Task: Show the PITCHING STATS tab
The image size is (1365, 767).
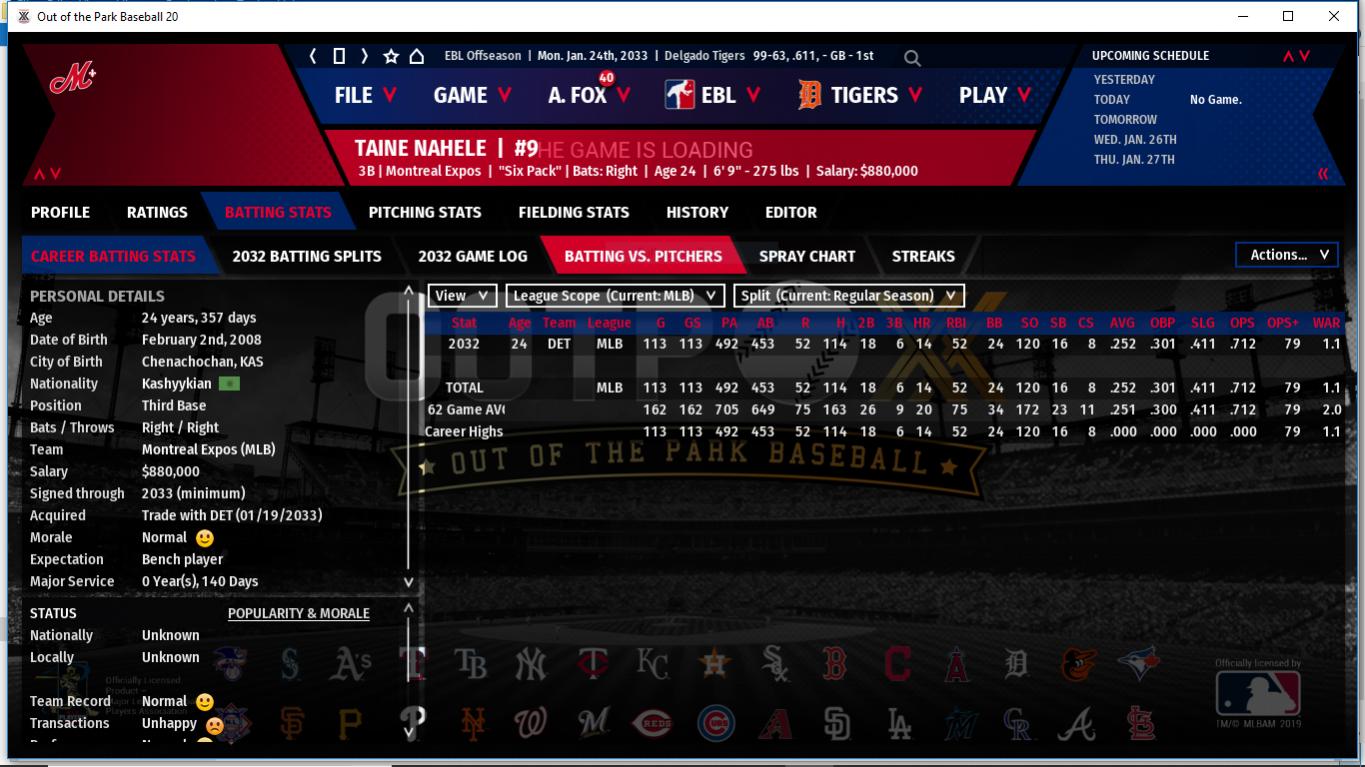Action: tap(425, 212)
